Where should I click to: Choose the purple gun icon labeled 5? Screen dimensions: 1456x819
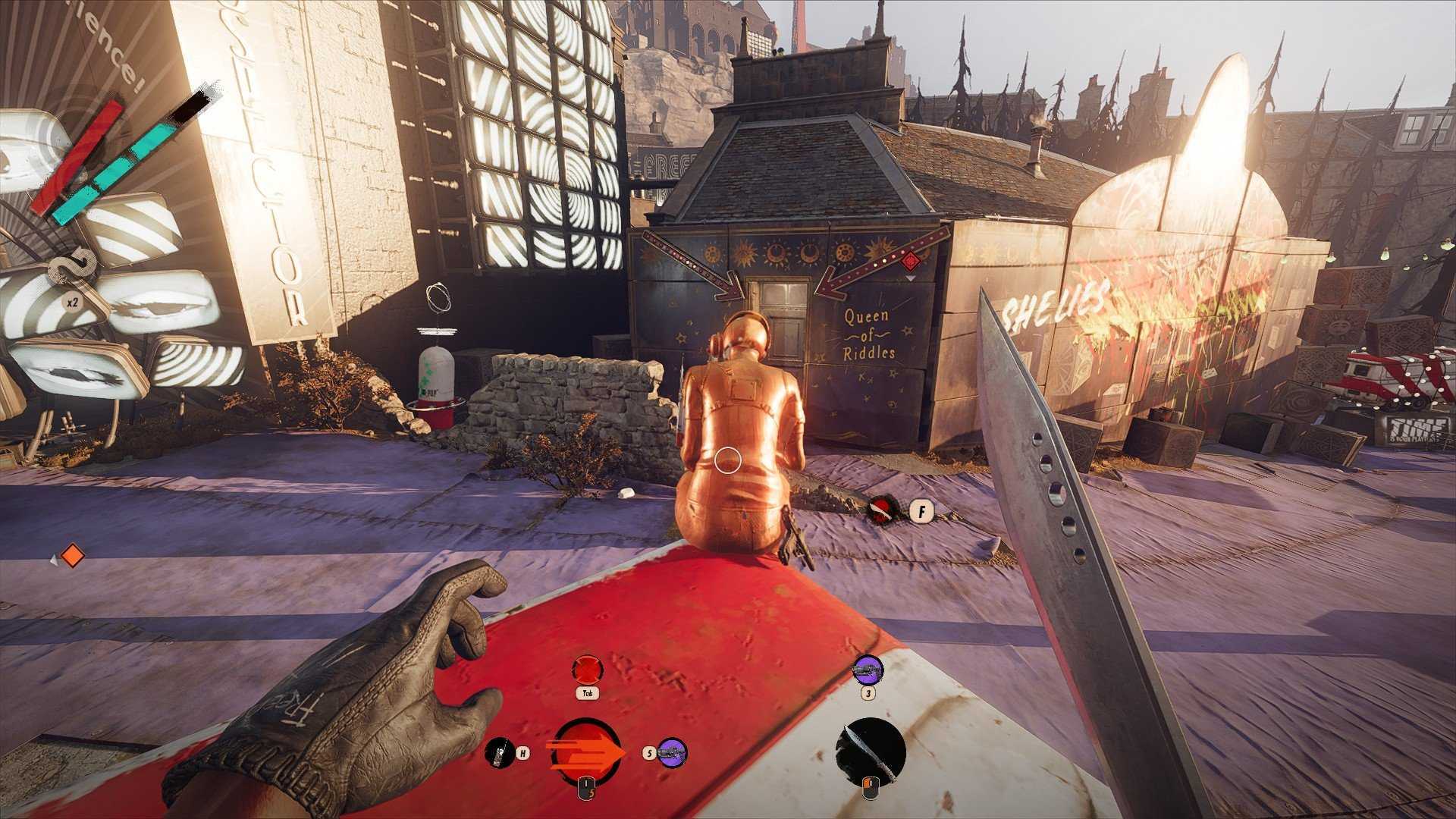(x=672, y=752)
